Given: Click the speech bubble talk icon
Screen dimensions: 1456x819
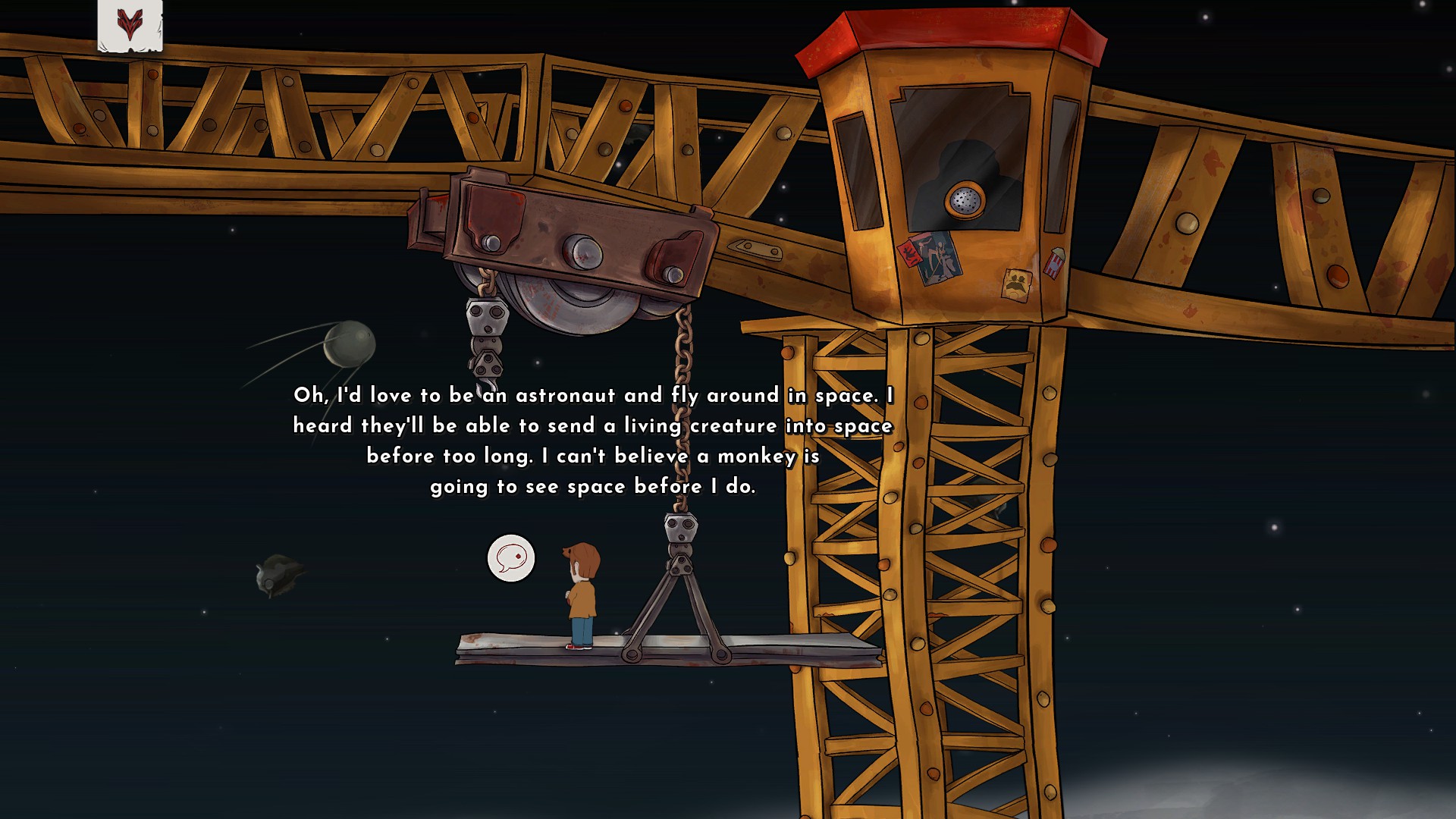Looking at the screenshot, I should [x=511, y=559].
